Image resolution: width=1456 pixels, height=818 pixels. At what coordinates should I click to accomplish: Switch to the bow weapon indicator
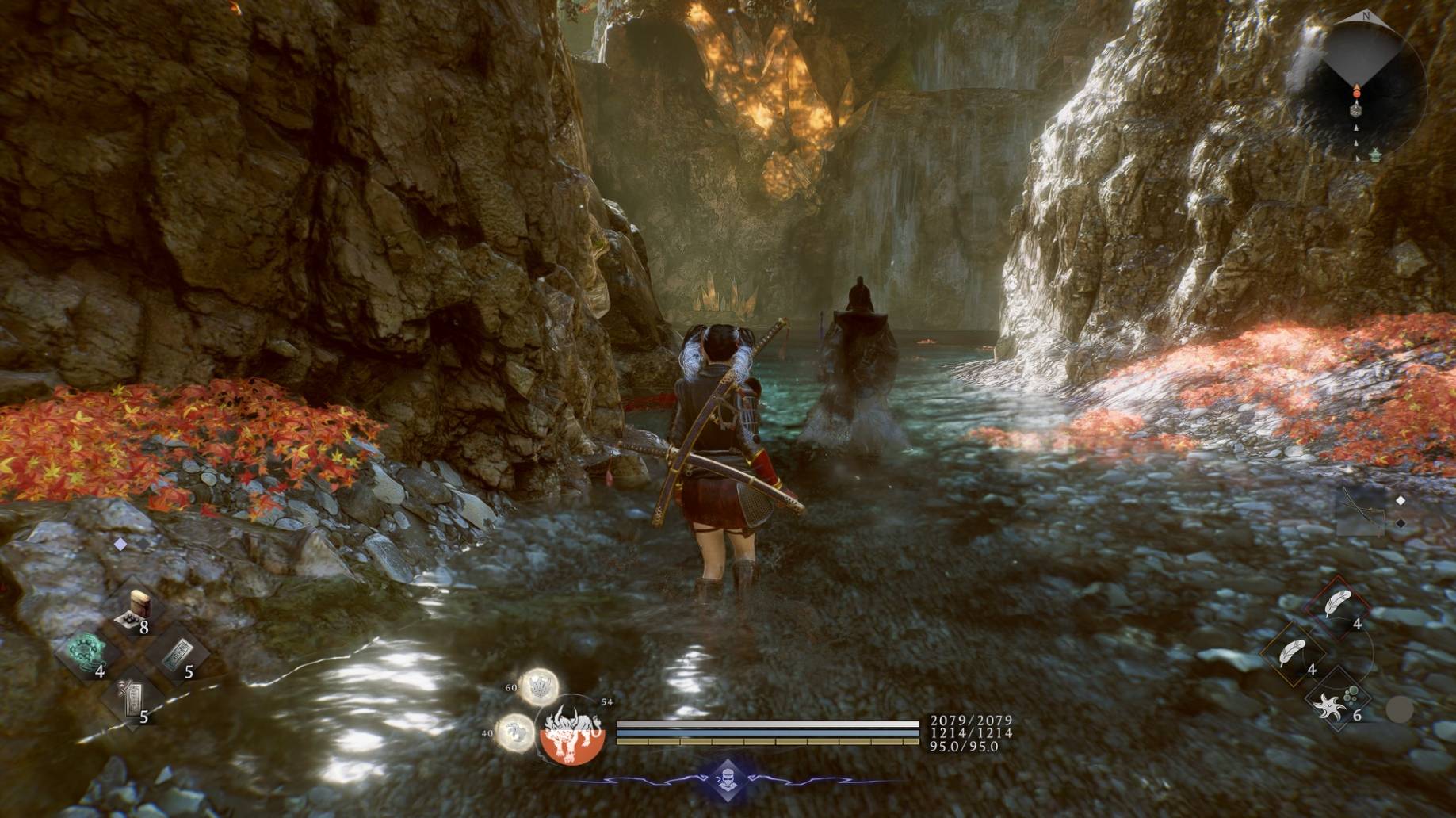[x=1359, y=511]
